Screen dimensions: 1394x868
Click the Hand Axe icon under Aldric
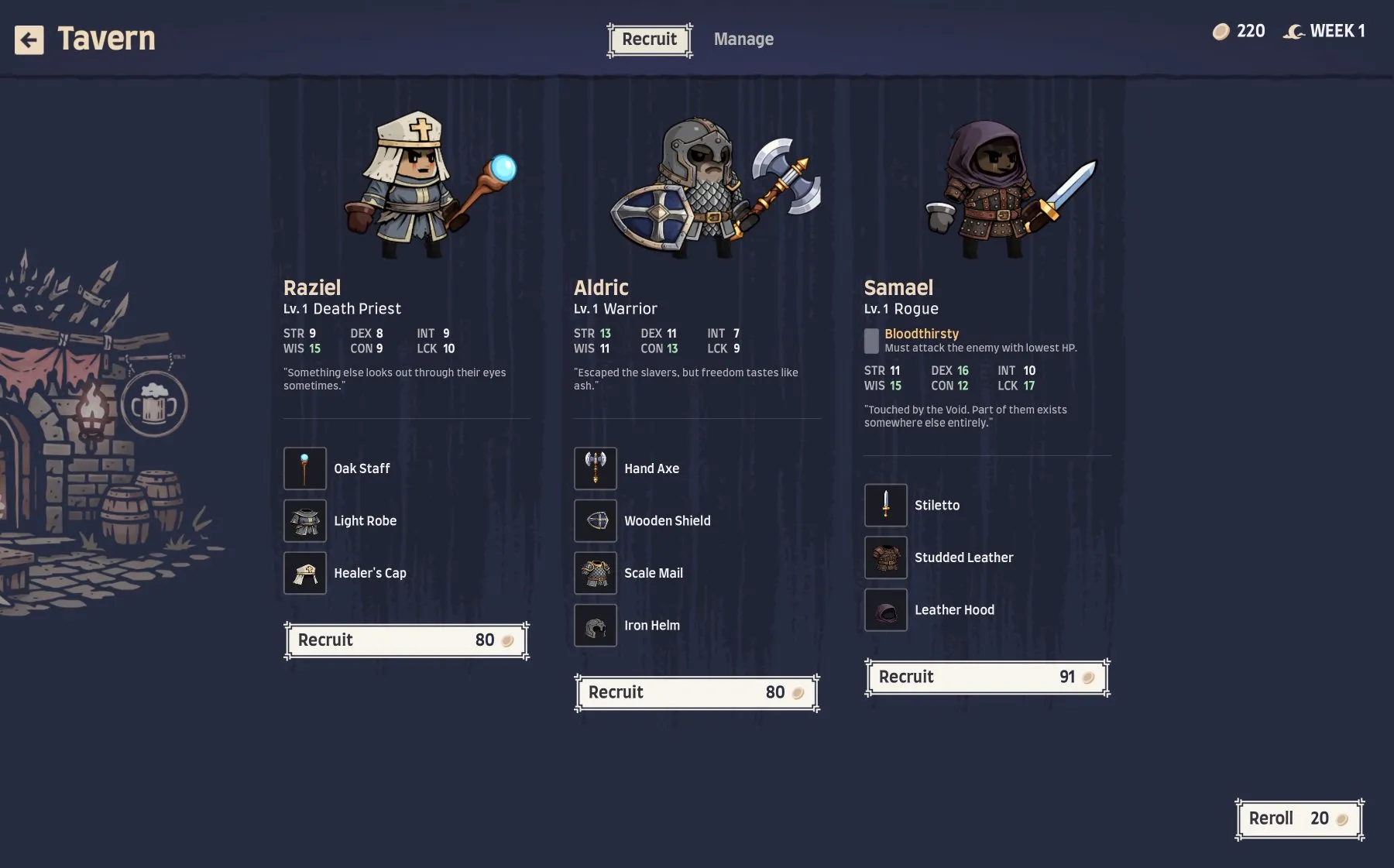(x=595, y=468)
